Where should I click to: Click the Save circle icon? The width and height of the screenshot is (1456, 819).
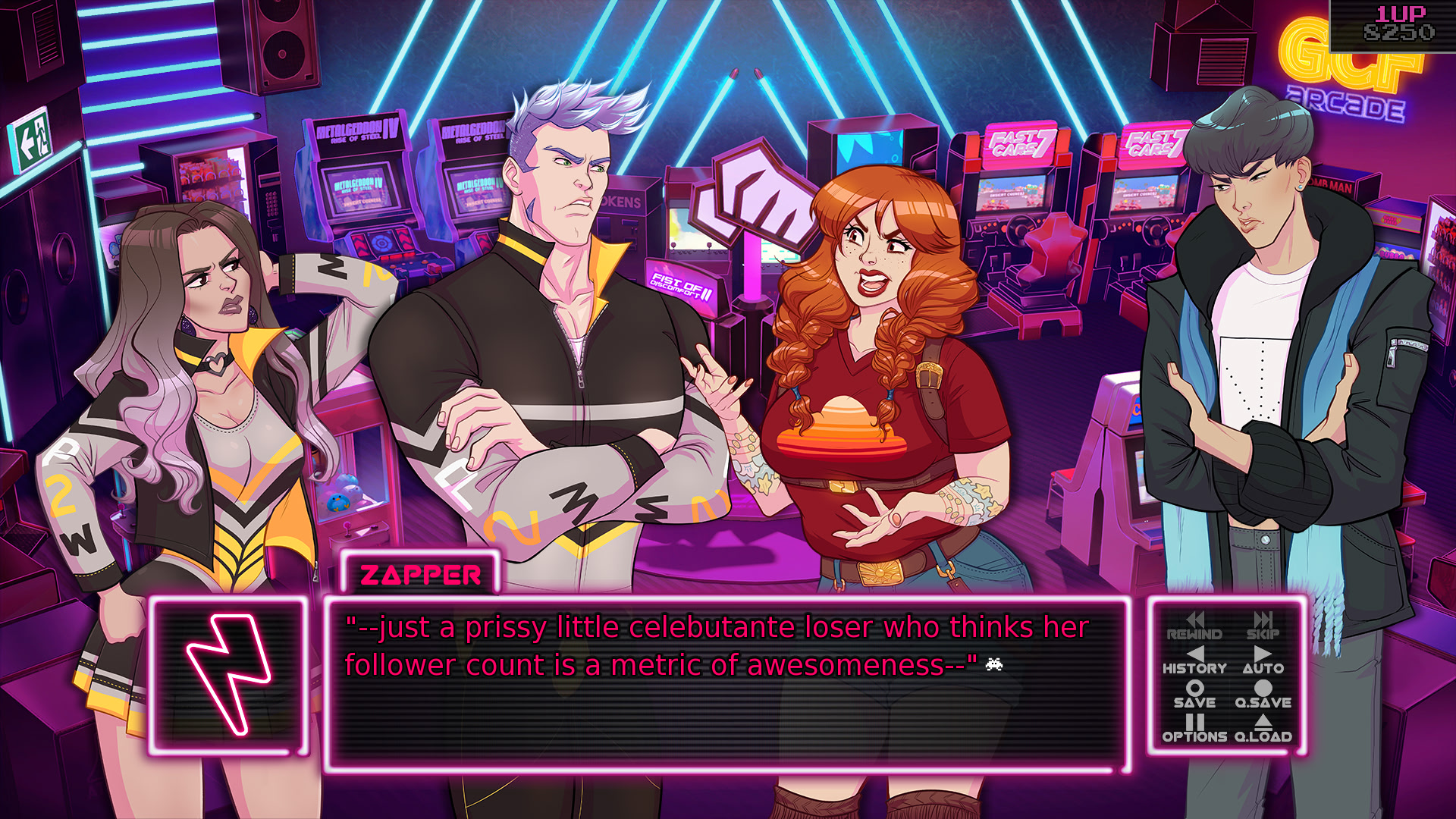click(1196, 689)
